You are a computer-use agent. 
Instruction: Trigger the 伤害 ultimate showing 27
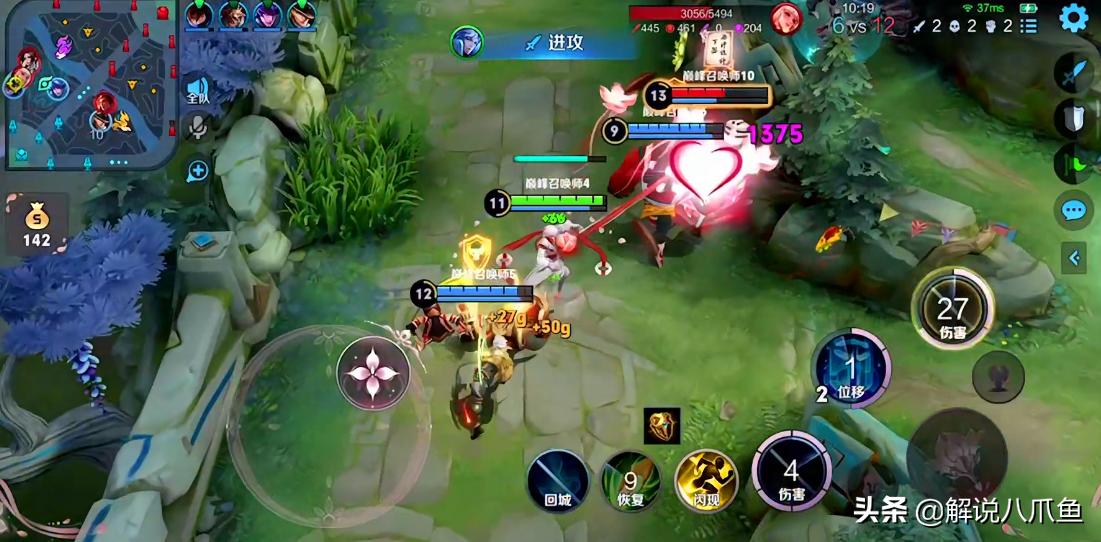[x=952, y=309]
